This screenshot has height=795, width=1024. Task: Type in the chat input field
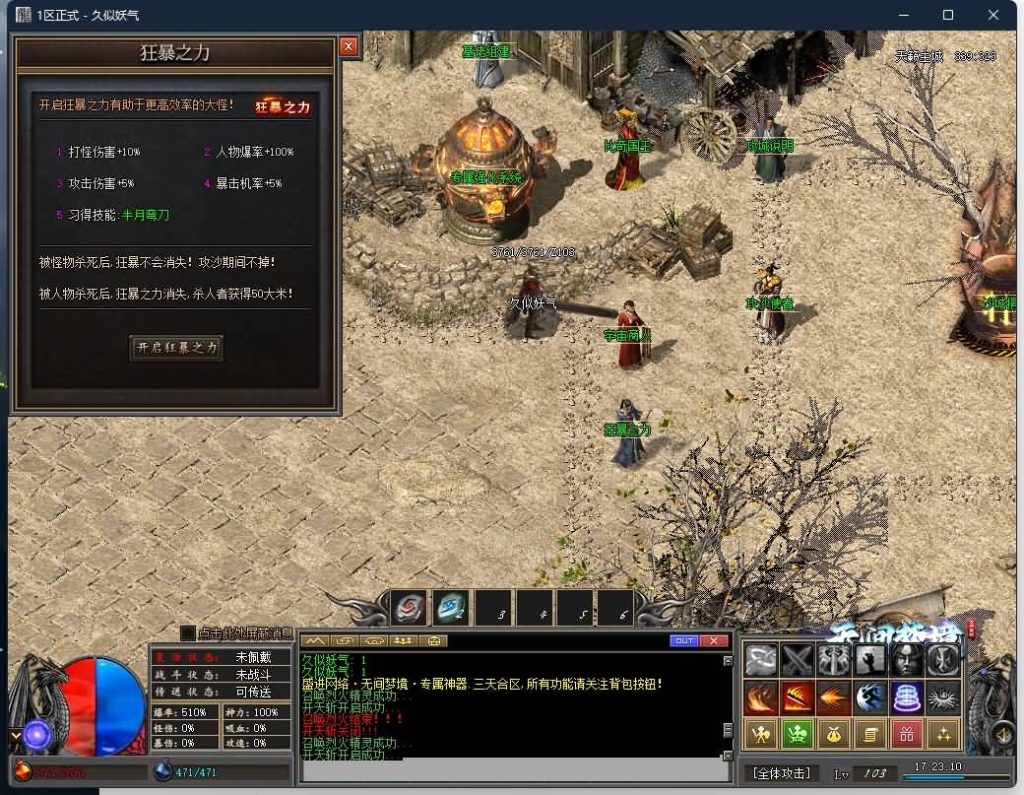pos(510,771)
